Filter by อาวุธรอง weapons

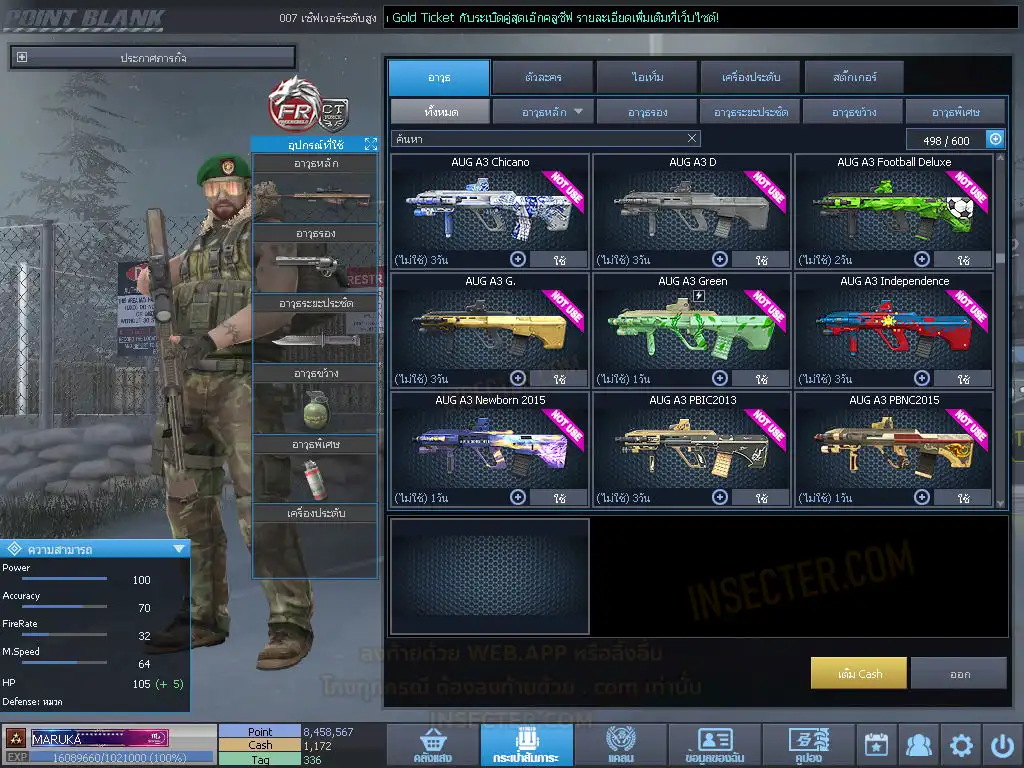(647, 112)
